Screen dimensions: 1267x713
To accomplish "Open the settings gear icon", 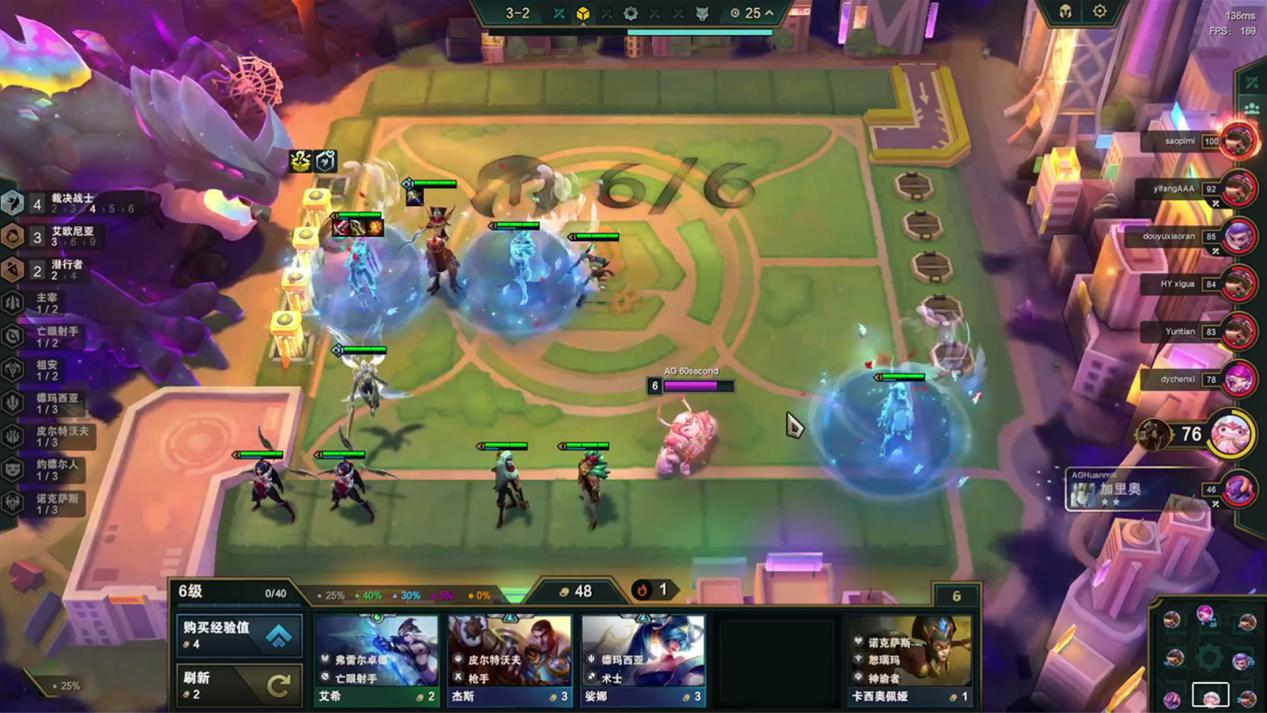I will click(x=1099, y=12).
